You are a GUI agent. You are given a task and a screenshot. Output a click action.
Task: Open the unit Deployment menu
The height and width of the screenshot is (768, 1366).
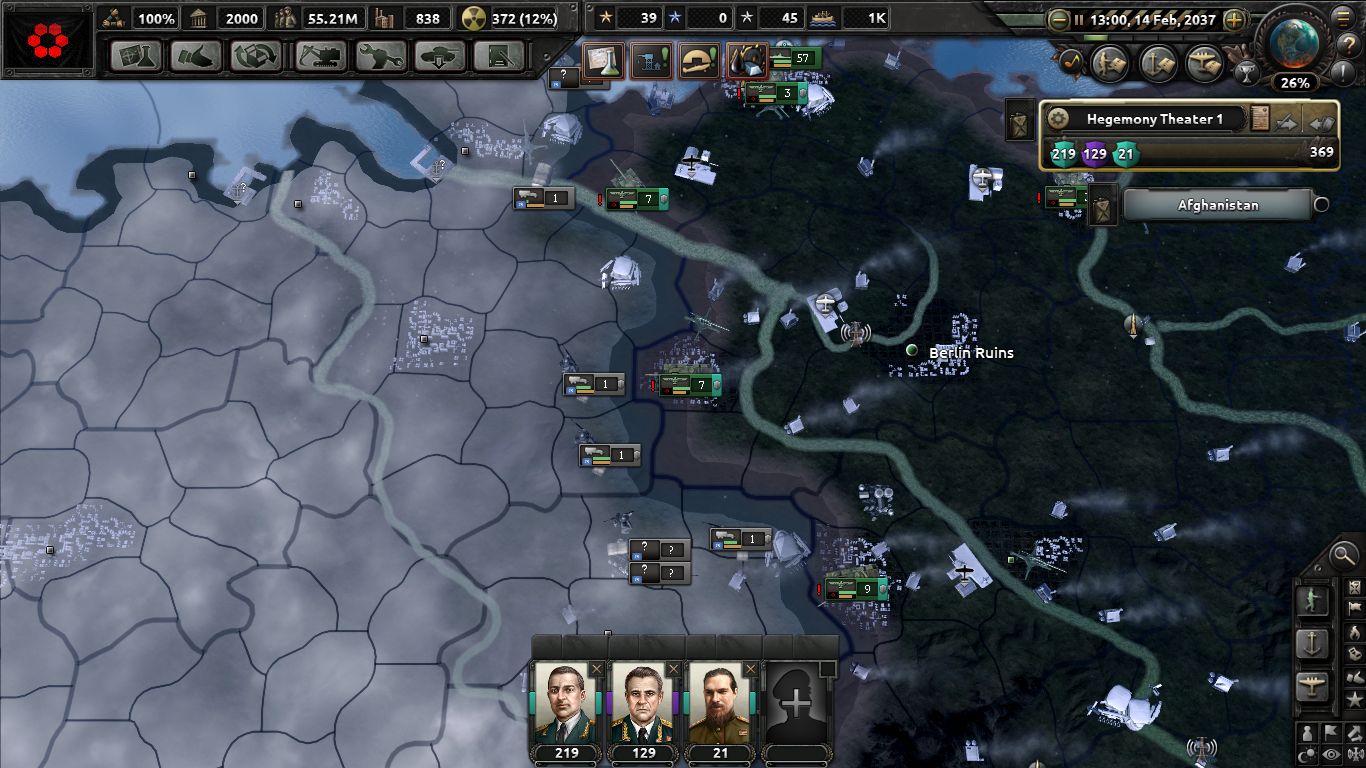[440, 57]
